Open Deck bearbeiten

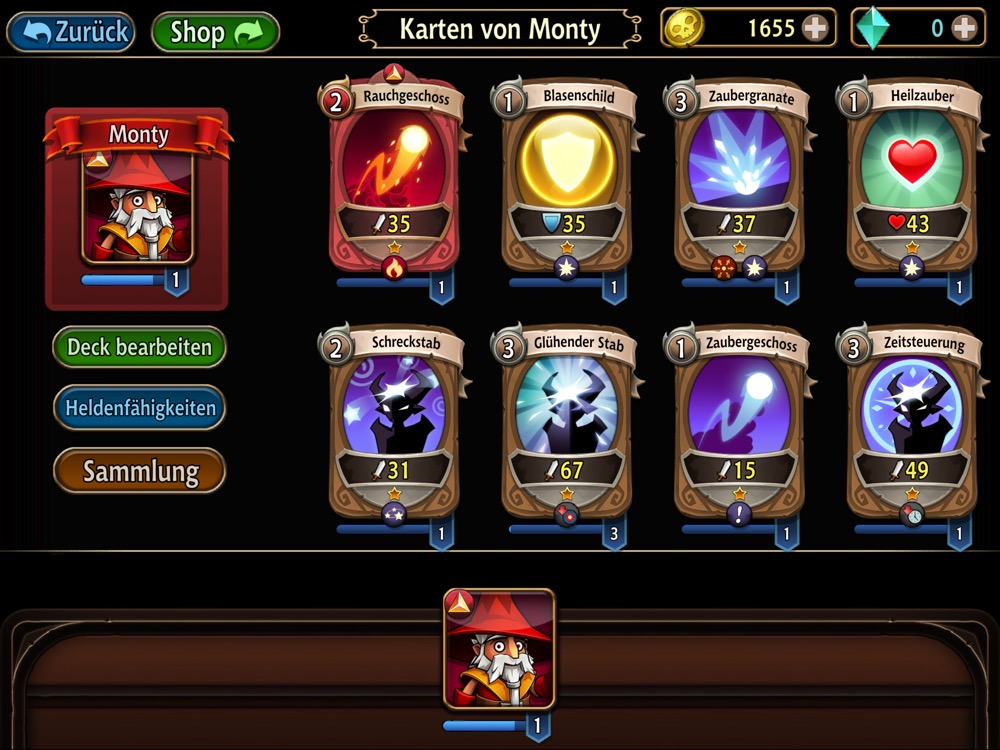pyautogui.click(x=139, y=347)
